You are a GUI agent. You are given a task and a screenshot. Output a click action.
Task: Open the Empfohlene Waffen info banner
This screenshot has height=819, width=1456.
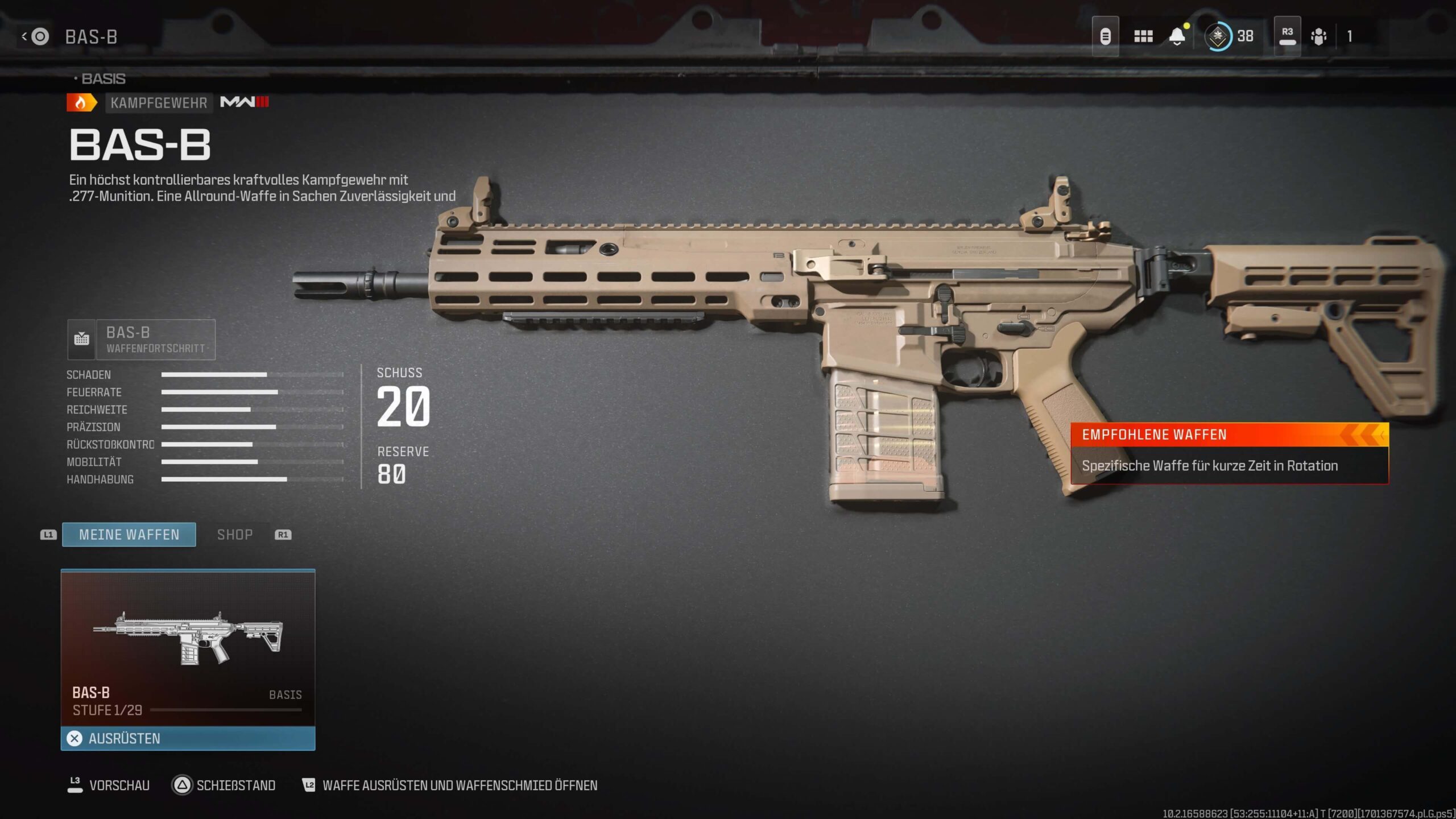tap(1229, 453)
